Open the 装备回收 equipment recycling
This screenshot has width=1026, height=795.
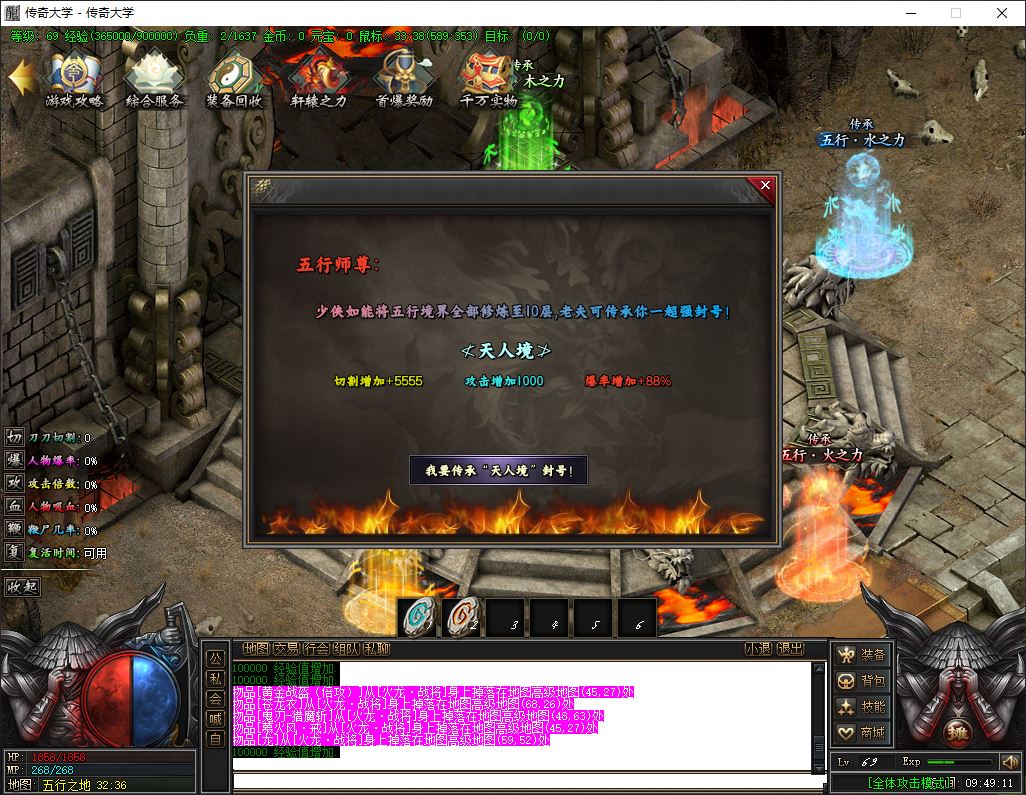pyautogui.click(x=234, y=79)
